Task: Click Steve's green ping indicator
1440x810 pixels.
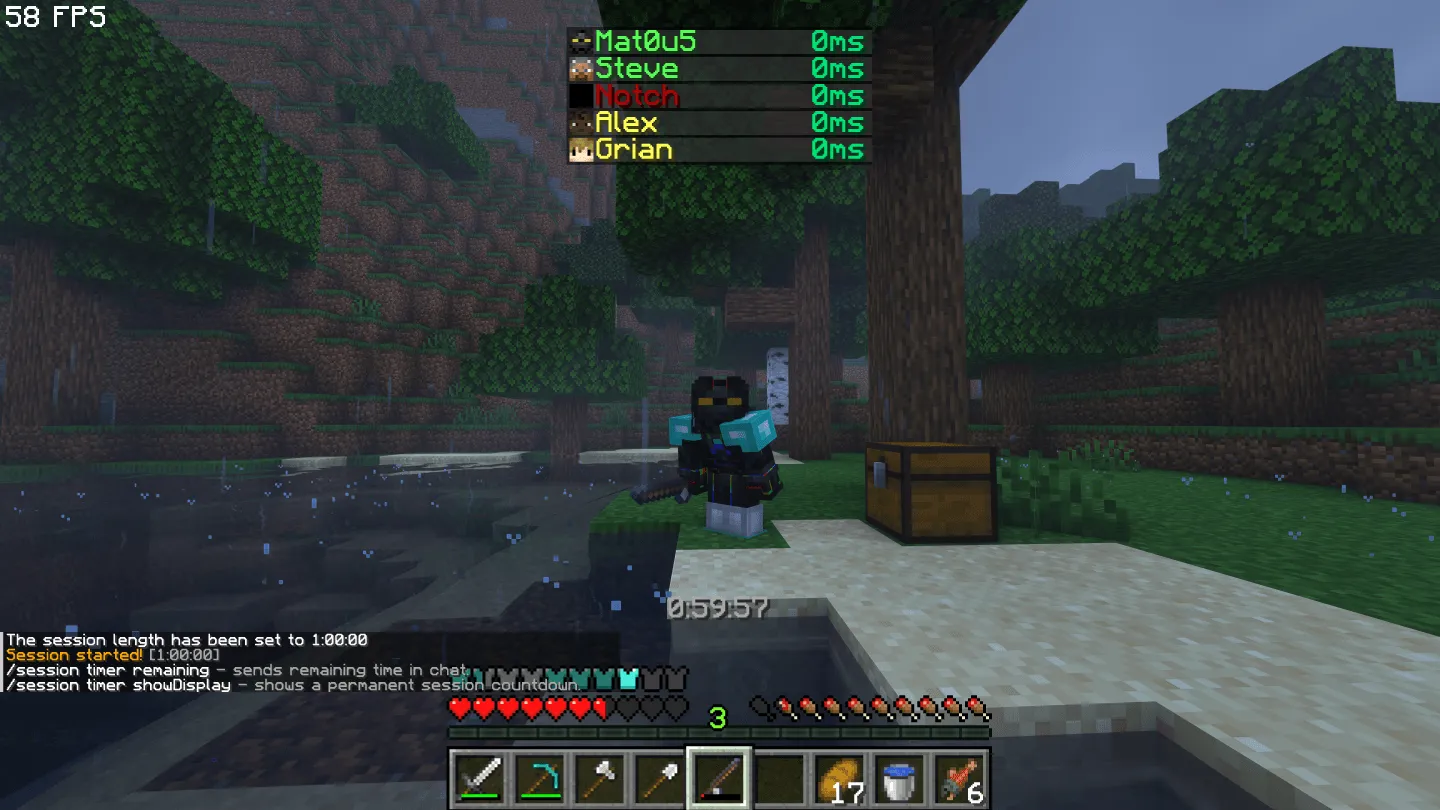Action: point(840,69)
